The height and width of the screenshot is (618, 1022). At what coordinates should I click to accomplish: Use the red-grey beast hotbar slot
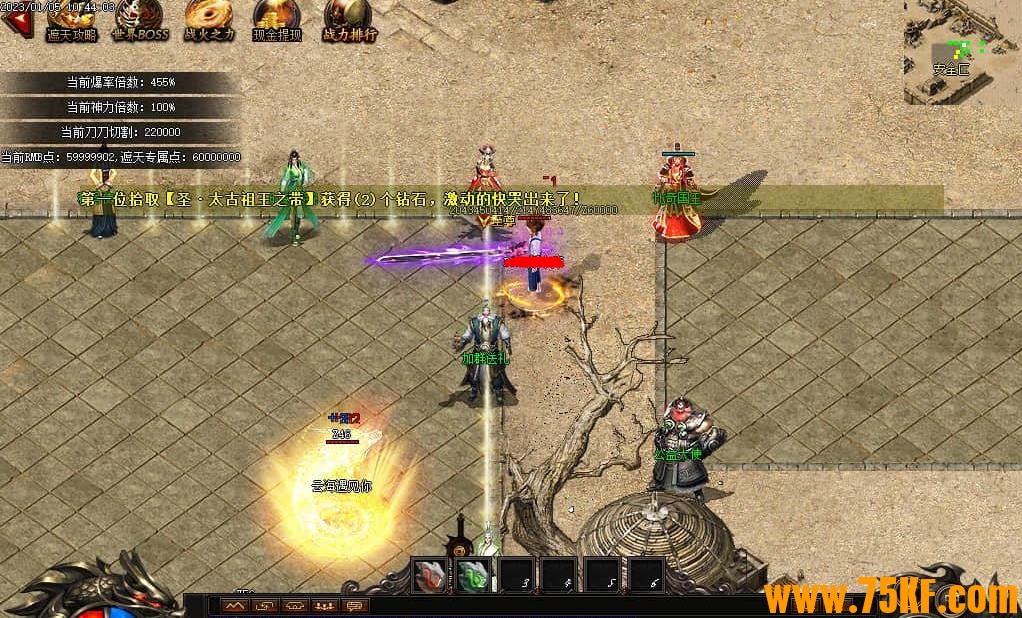coord(431,577)
